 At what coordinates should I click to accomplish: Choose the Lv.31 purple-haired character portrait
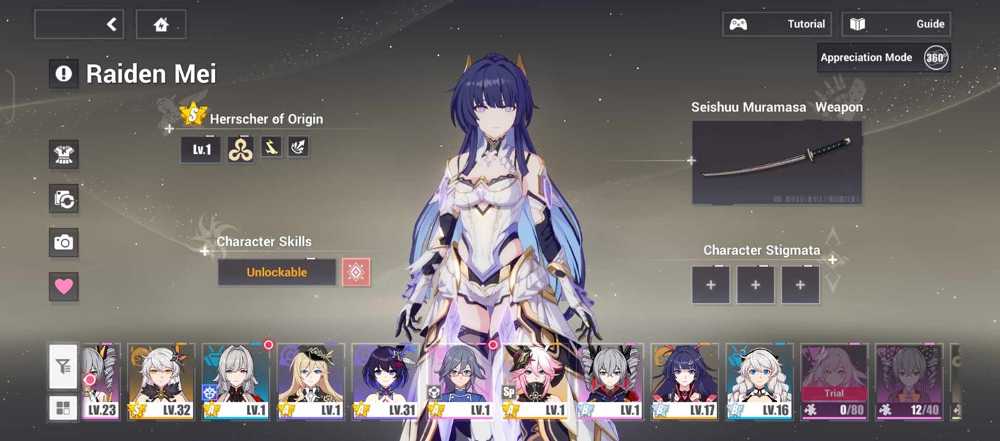[386, 381]
